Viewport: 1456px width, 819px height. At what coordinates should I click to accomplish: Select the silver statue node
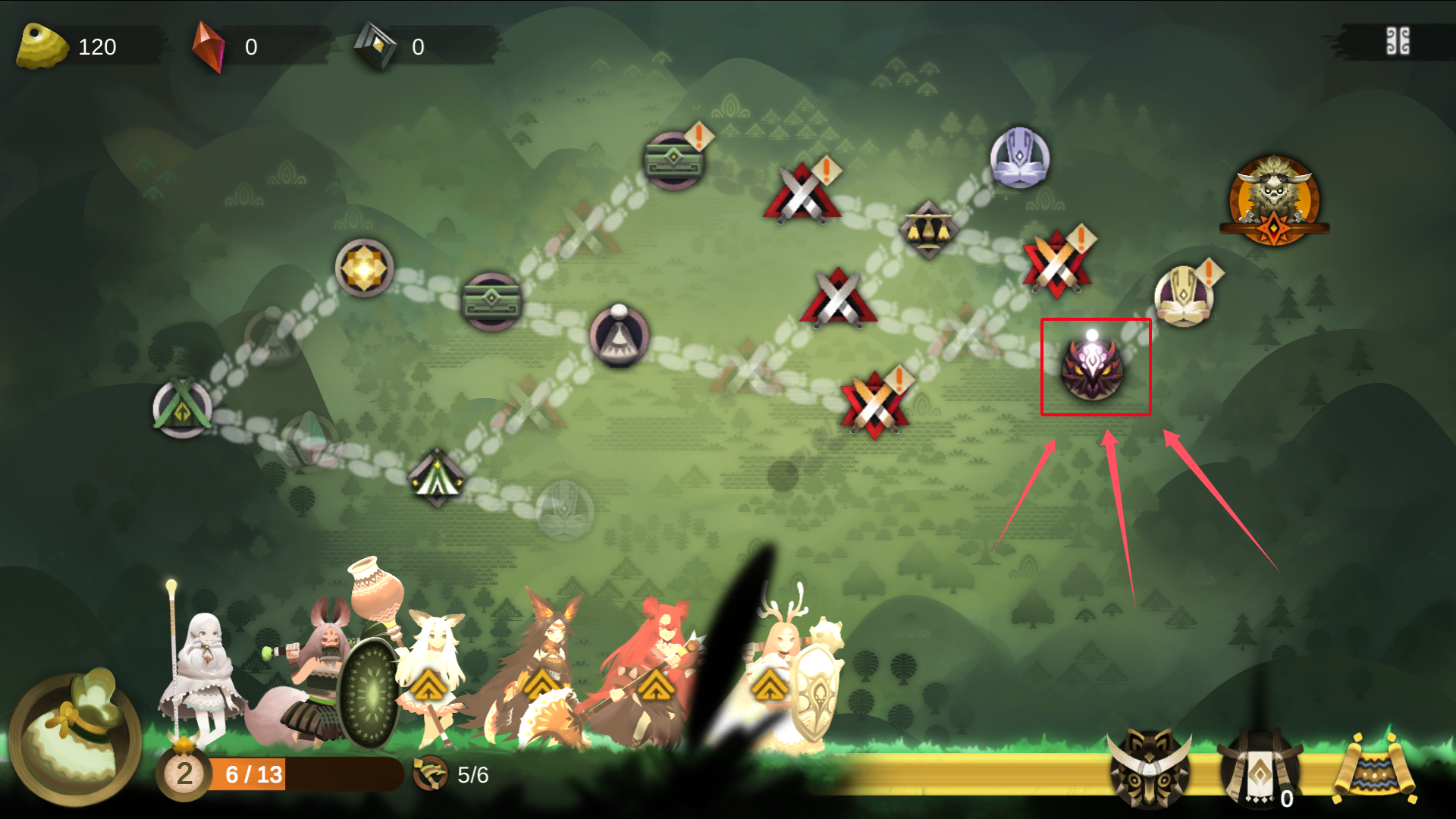point(1019,158)
